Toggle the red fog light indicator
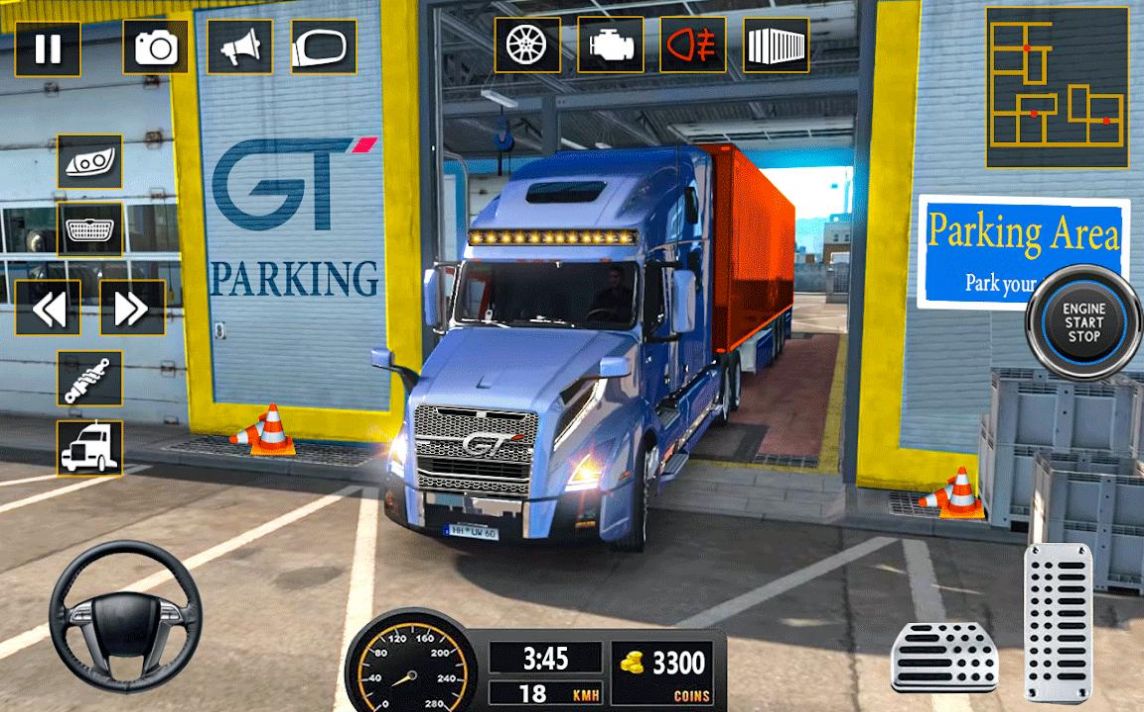The width and height of the screenshot is (1144, 712). click(x=692, y=45)
